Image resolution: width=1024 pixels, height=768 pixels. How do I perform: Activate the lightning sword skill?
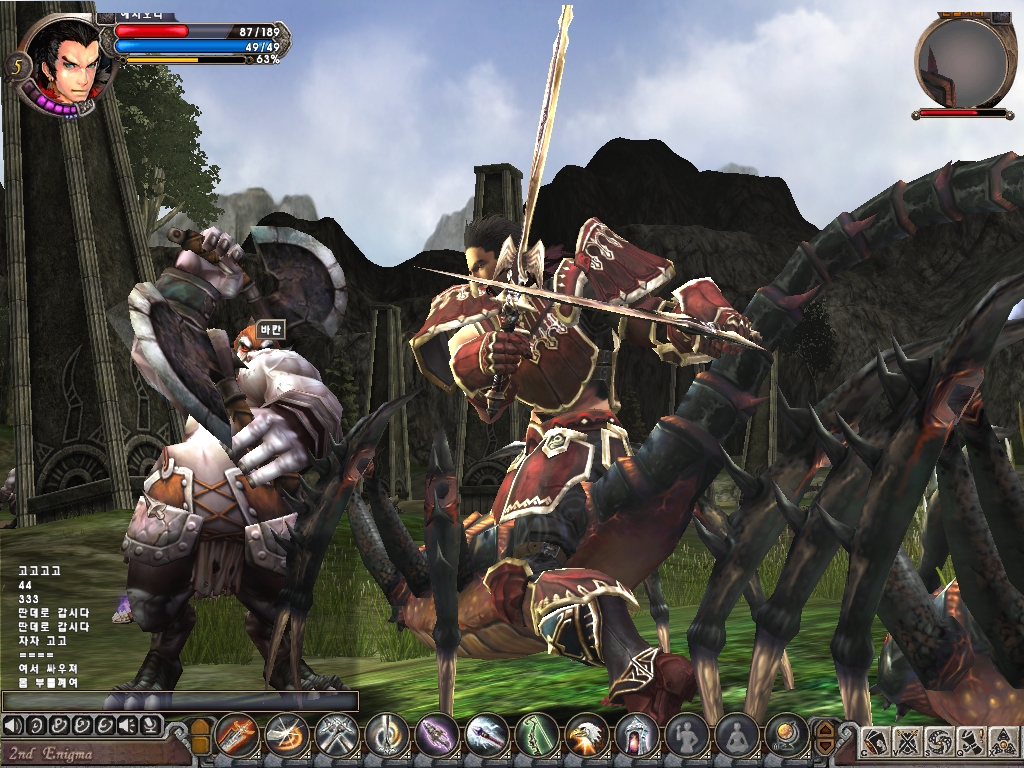click(x=487, y=737)
